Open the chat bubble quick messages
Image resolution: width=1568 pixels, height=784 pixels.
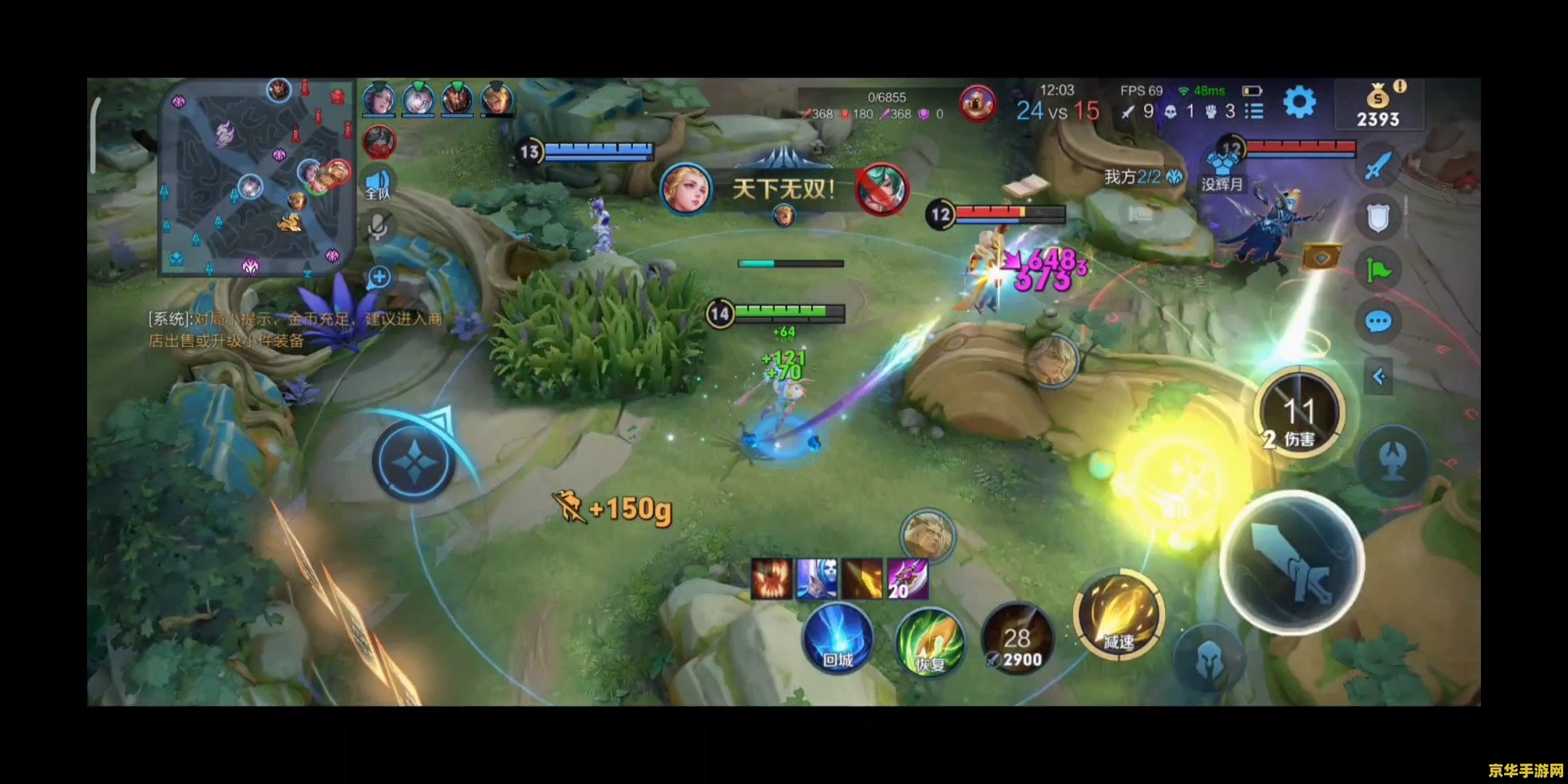(1378, 321)
